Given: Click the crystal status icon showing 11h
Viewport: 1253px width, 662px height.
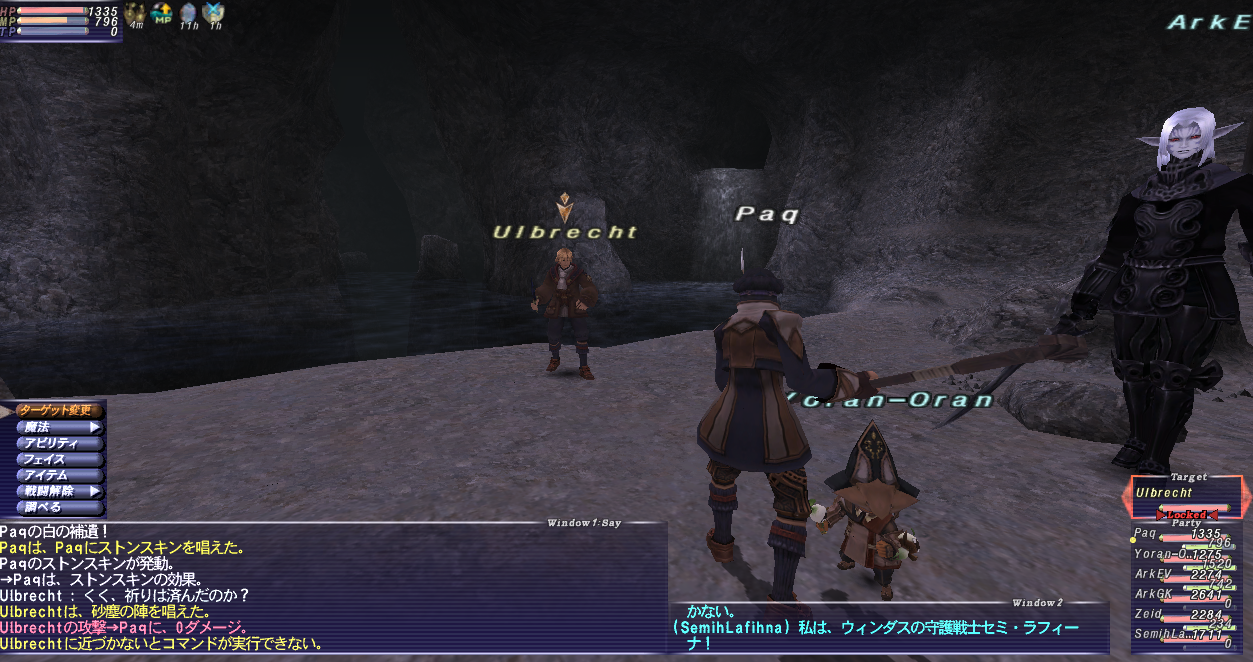Looking at the screenshot, I should coord(188,13).
